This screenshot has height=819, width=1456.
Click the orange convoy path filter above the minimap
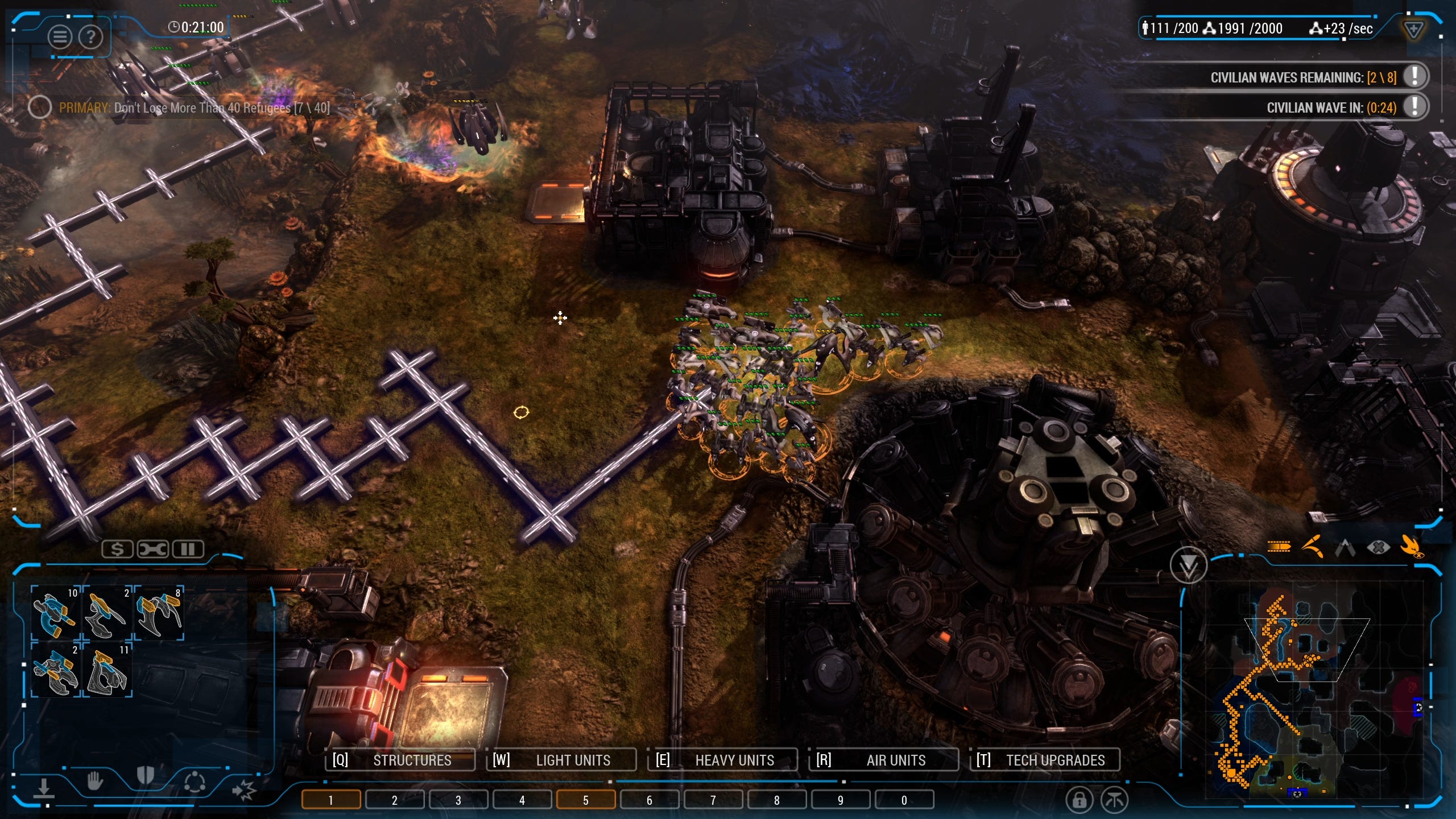coord(1278,546)
